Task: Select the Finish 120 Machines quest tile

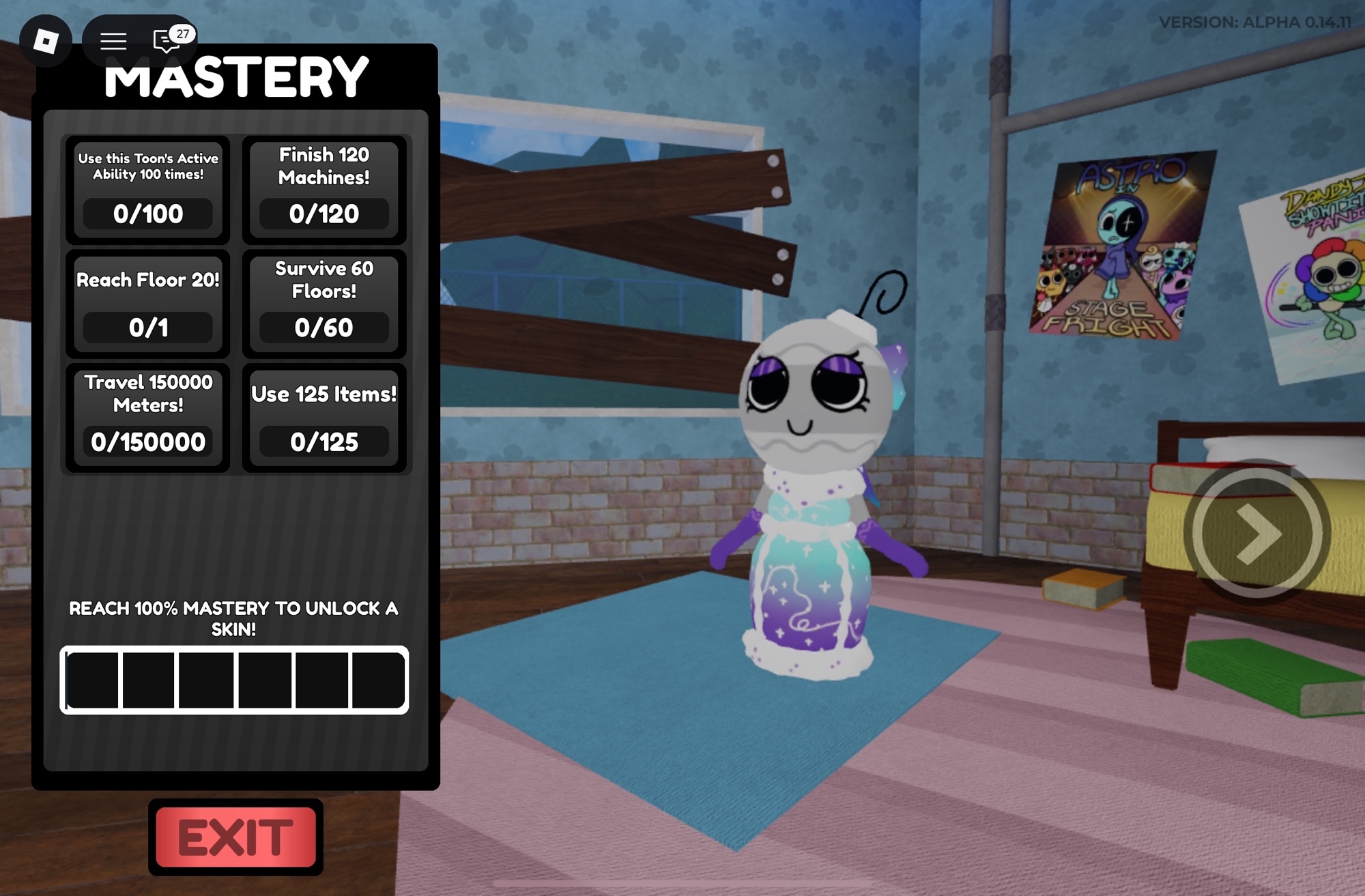Action: [x=324, y=189]
